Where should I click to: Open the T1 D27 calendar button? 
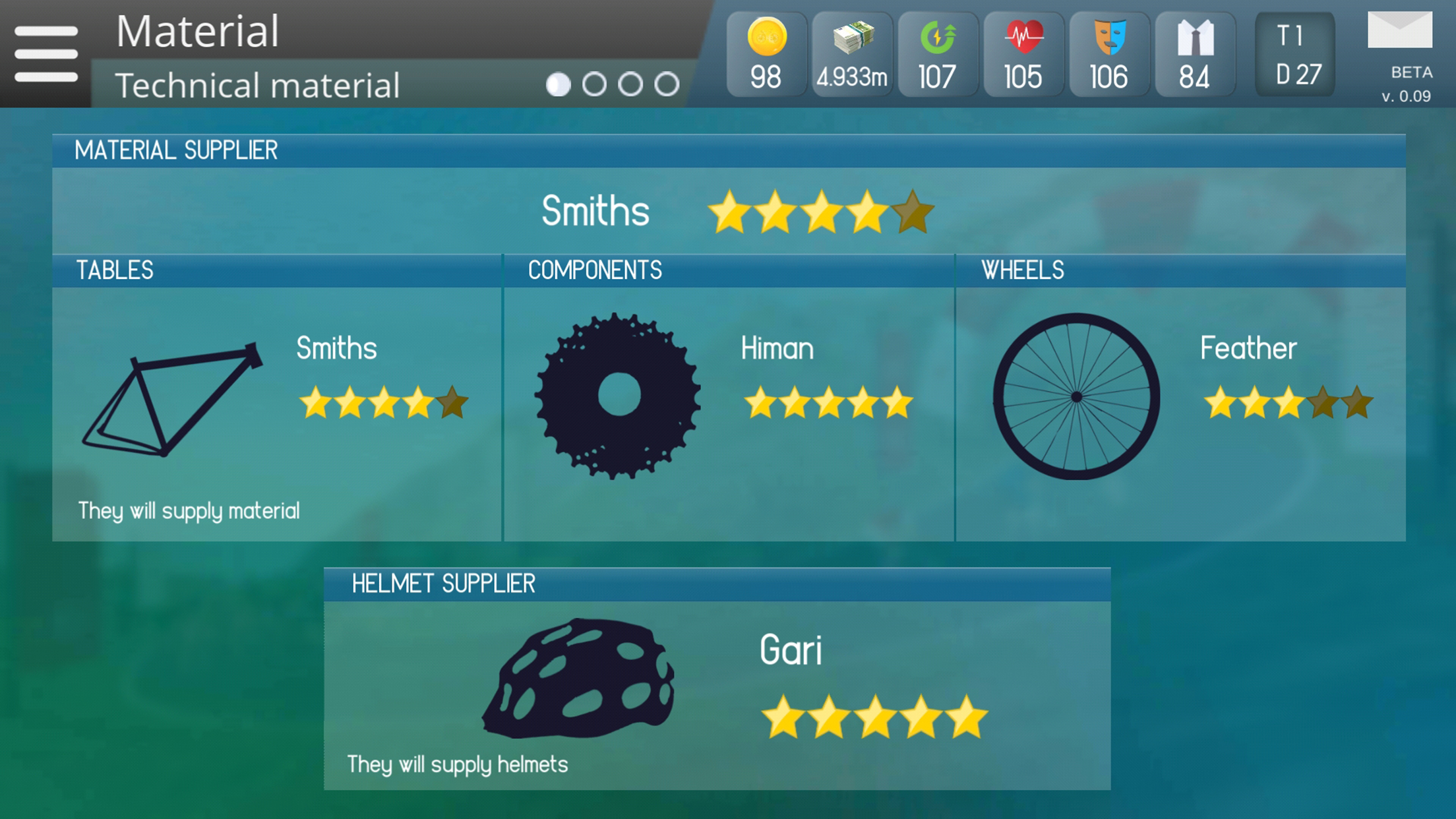click(1295, 54)
